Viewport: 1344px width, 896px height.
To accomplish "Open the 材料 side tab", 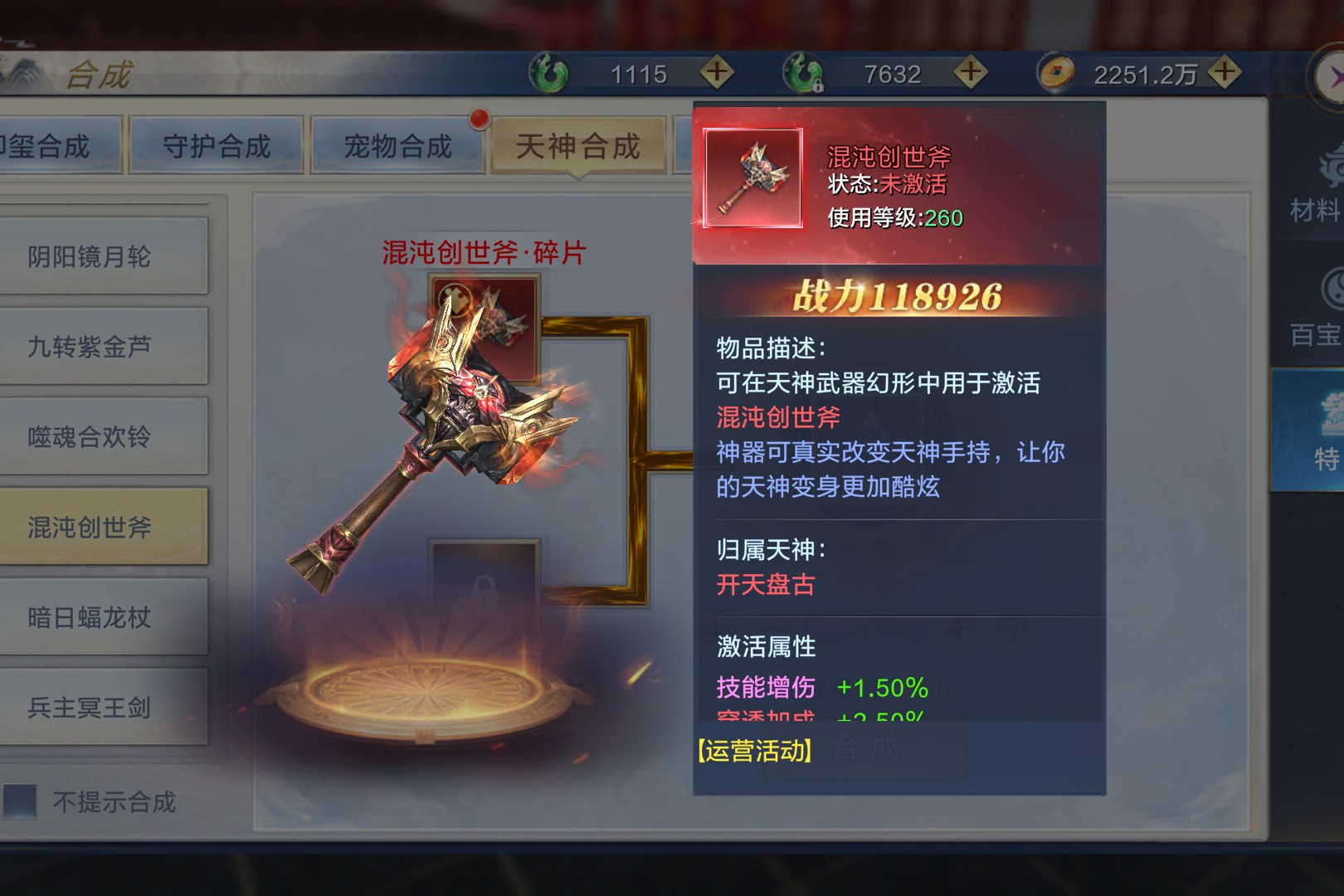I will tap(1316, 191).
